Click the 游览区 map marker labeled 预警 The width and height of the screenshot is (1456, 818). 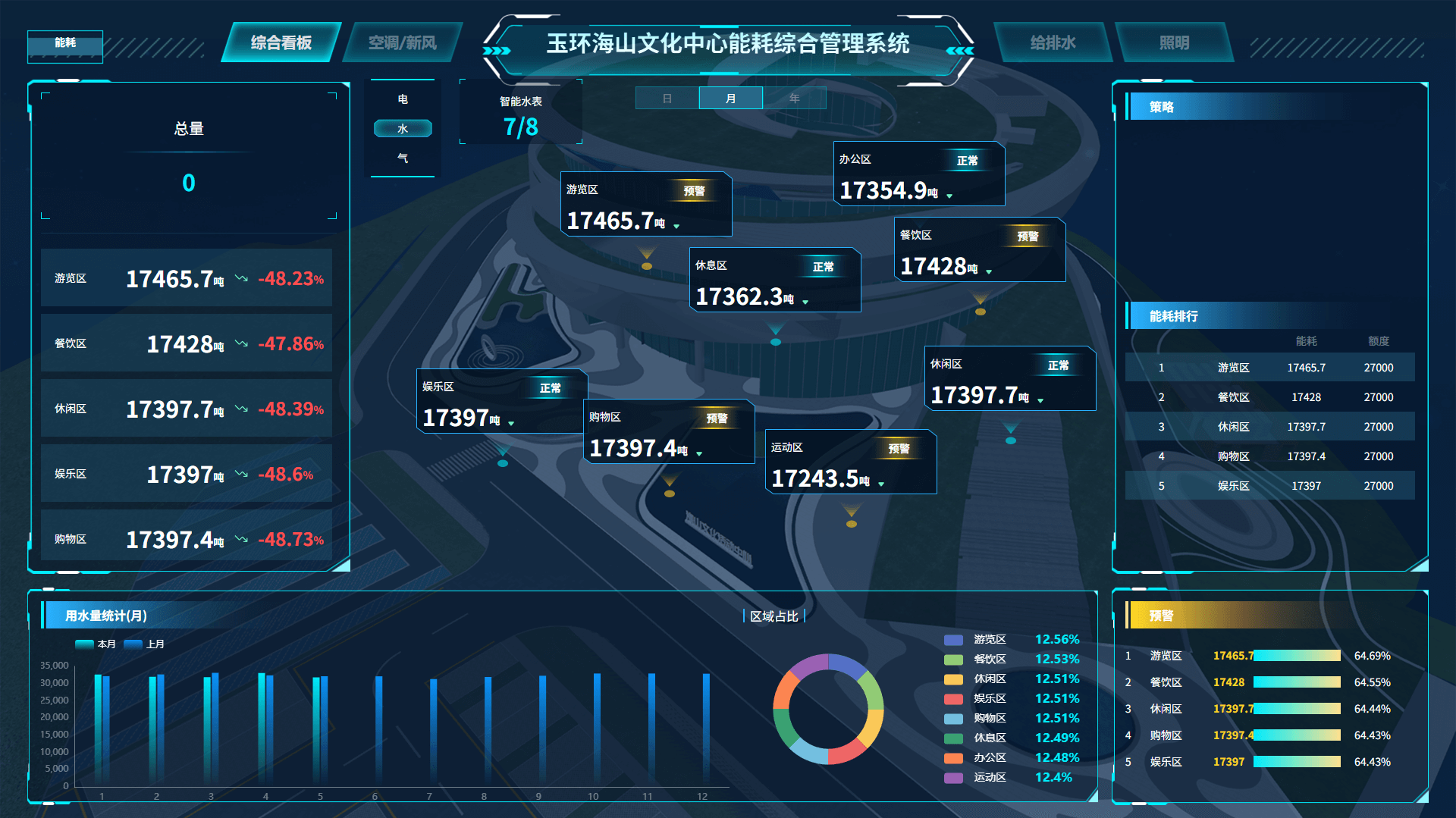[x=695, y=190]
